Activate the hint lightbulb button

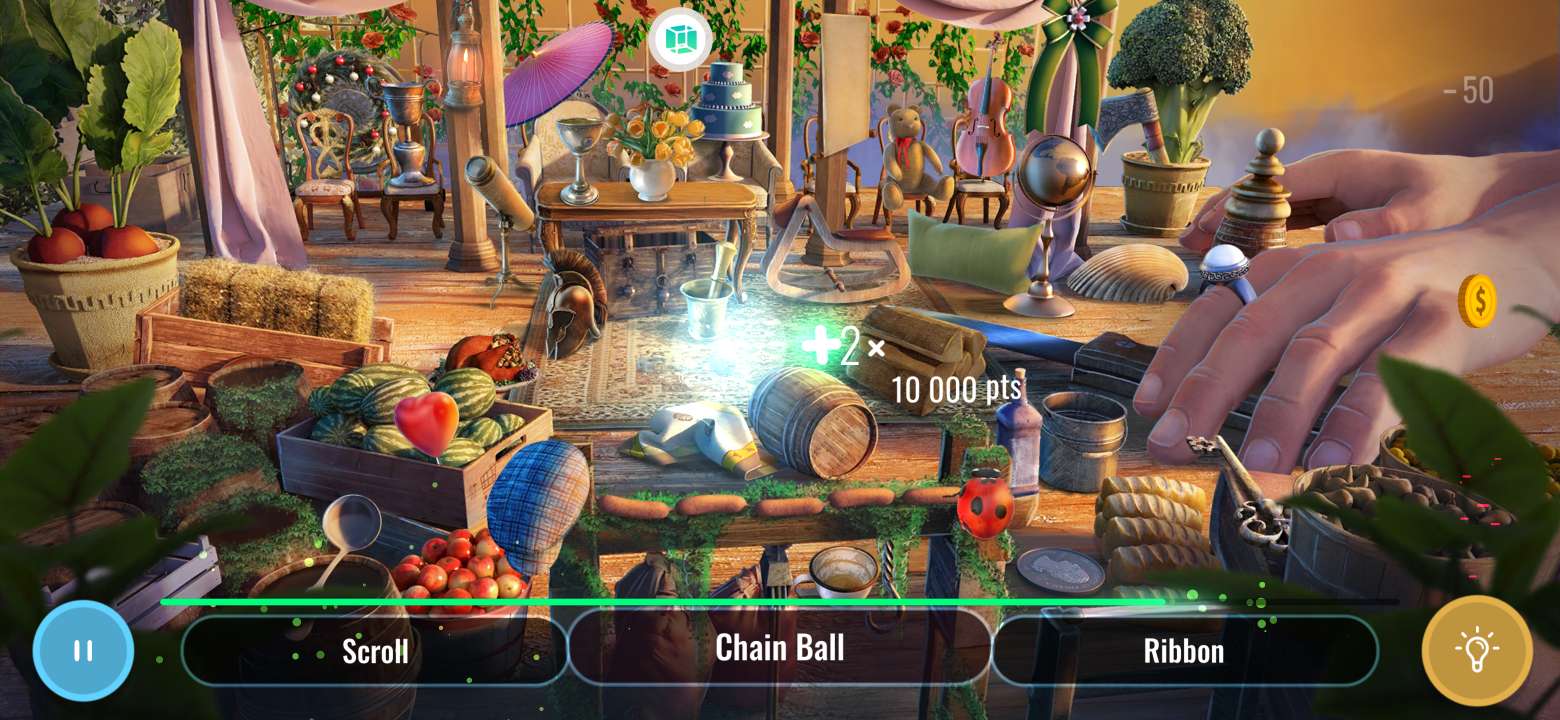pyautogui.click(x=1478, y=651)
